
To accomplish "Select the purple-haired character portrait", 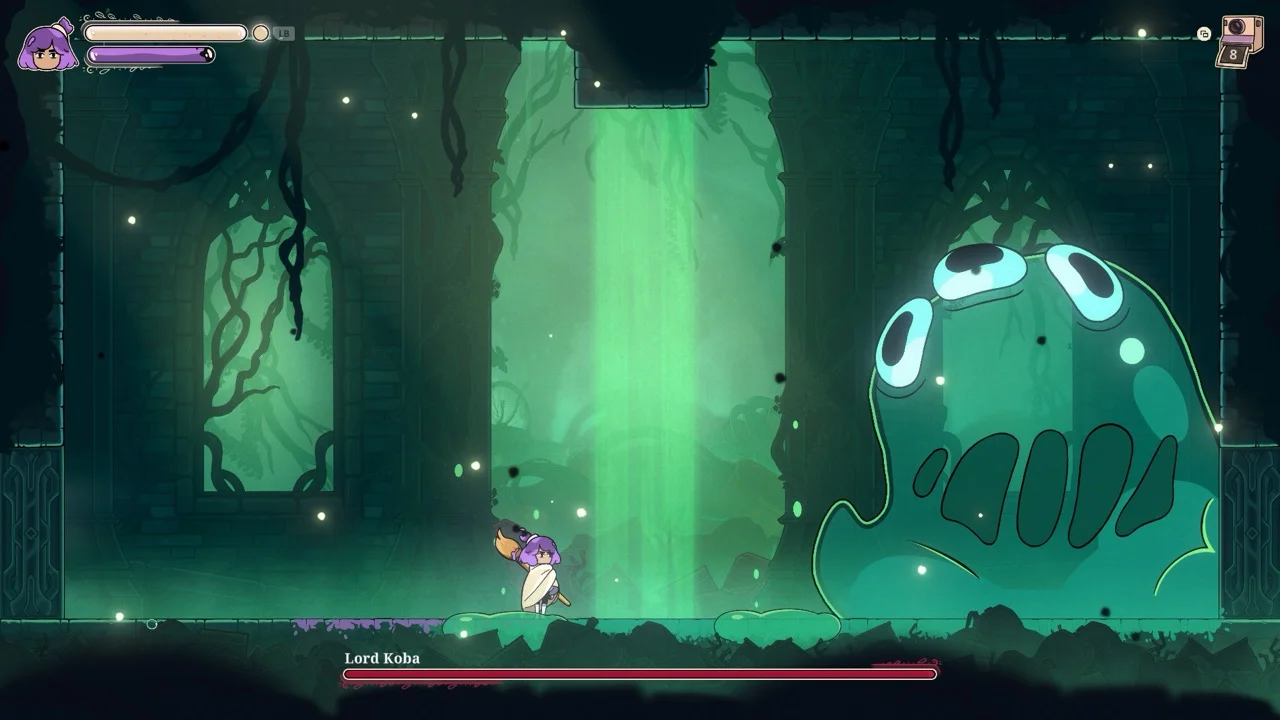I will pyautogui.click(x=48, y=47).
